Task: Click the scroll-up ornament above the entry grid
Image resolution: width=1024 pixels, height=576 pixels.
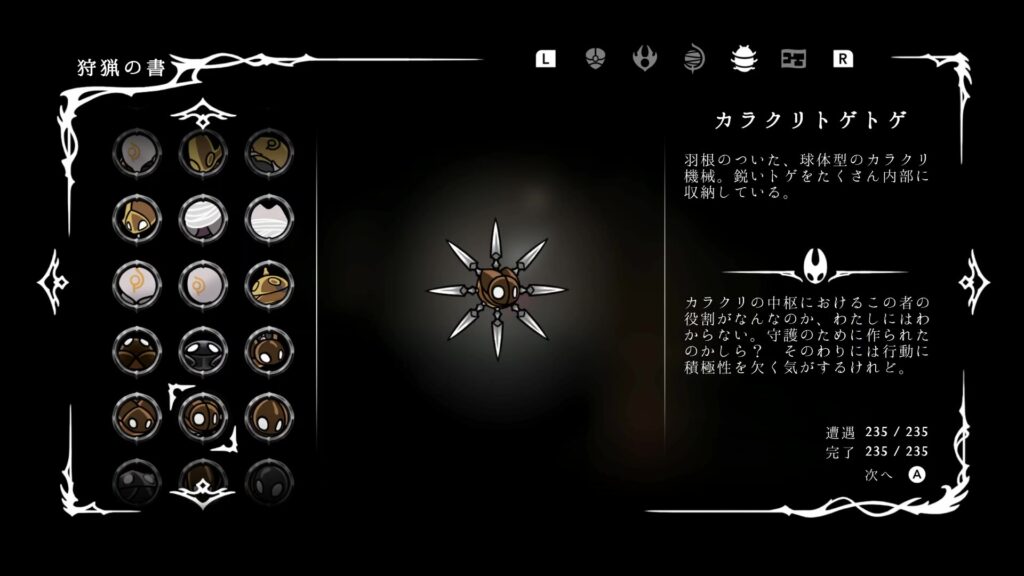Action: click(x=203, y=113)
